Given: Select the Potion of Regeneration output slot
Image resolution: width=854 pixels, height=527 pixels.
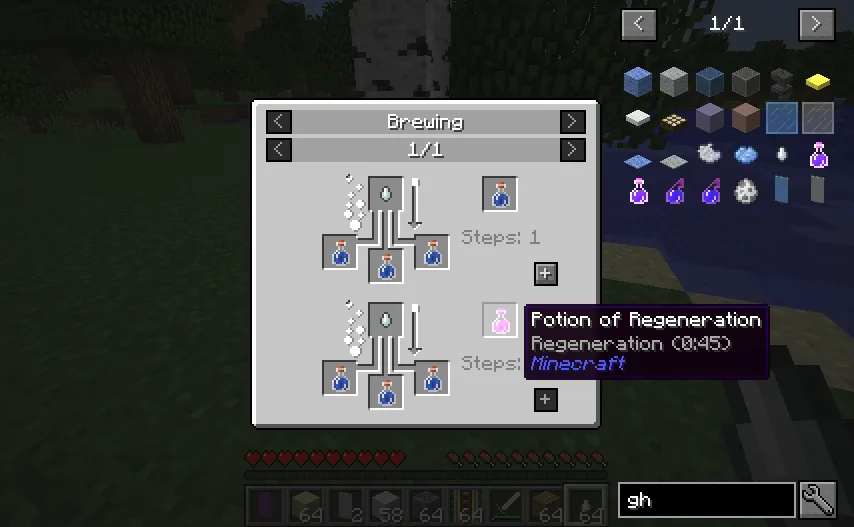Looking at the screenshot, I should (x=500, y=320).
